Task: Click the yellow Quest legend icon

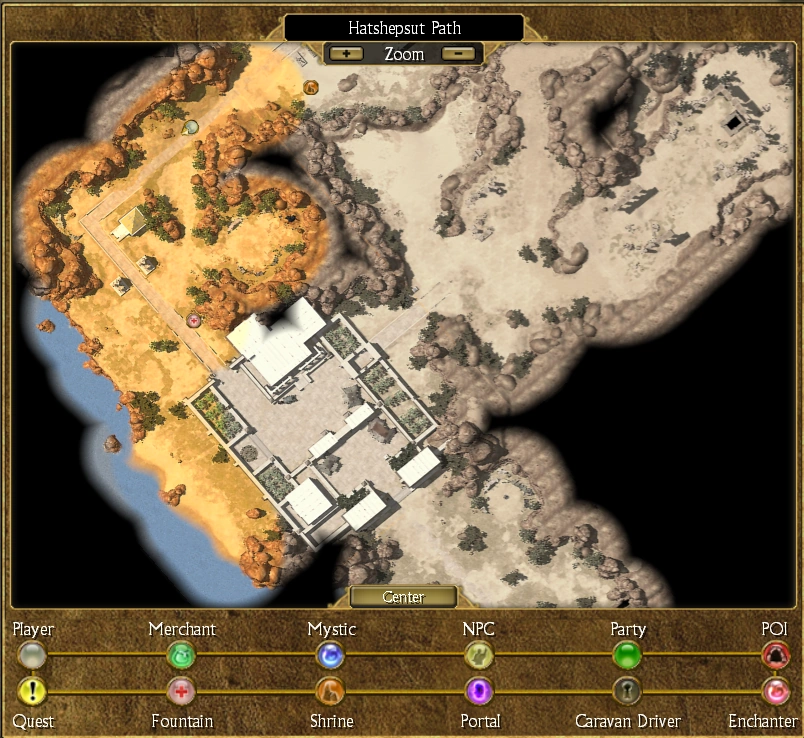Action: (33, 690)
